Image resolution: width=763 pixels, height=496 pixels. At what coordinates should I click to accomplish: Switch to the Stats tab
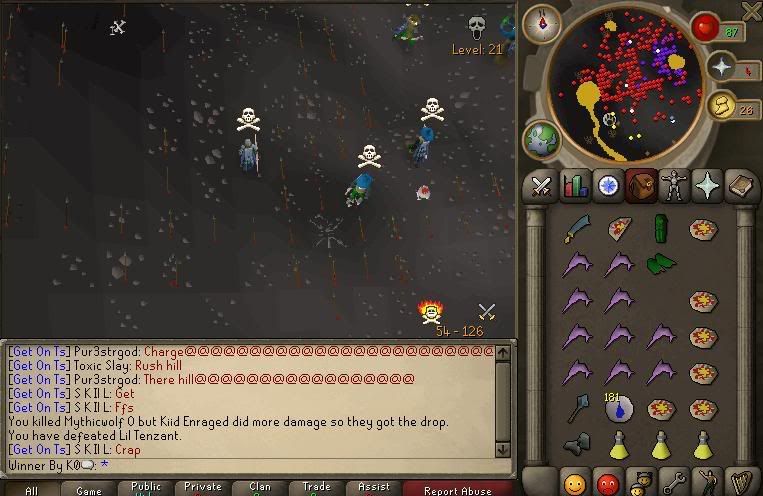coord(575,185)
